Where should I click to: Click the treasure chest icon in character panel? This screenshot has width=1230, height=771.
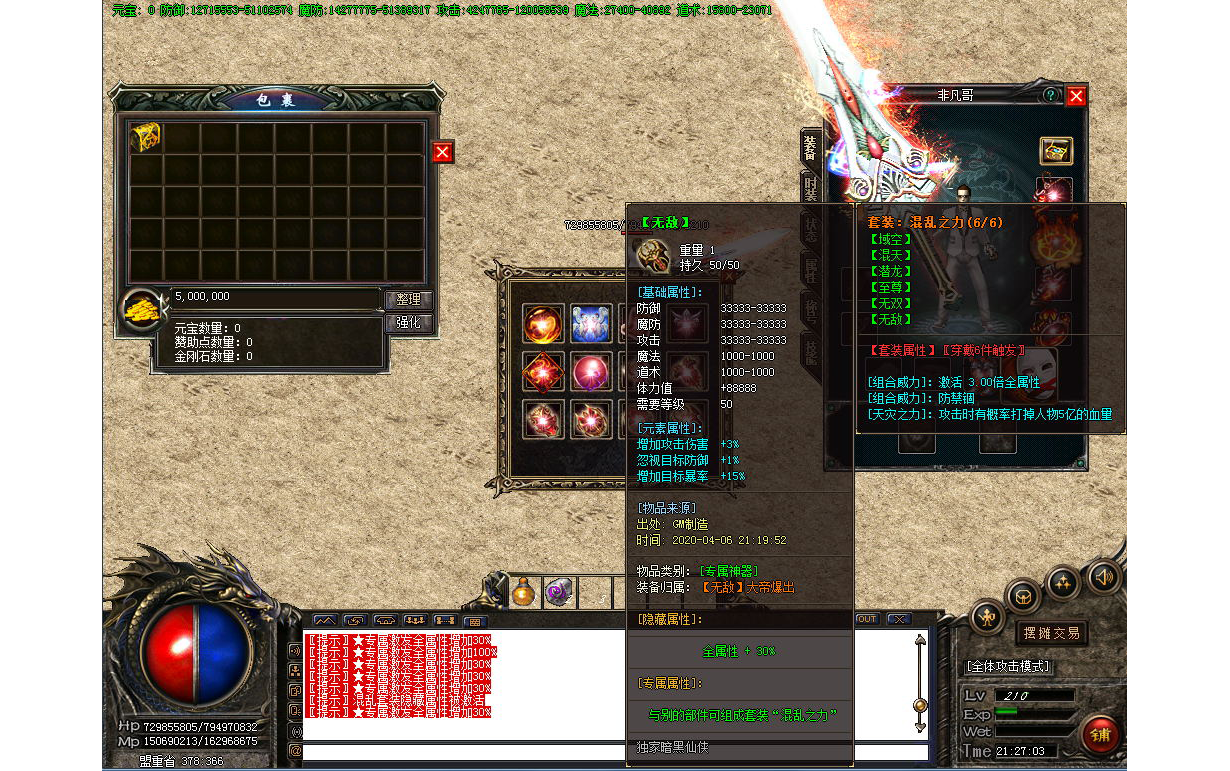pyautogui.click(x=1055, y=151)
